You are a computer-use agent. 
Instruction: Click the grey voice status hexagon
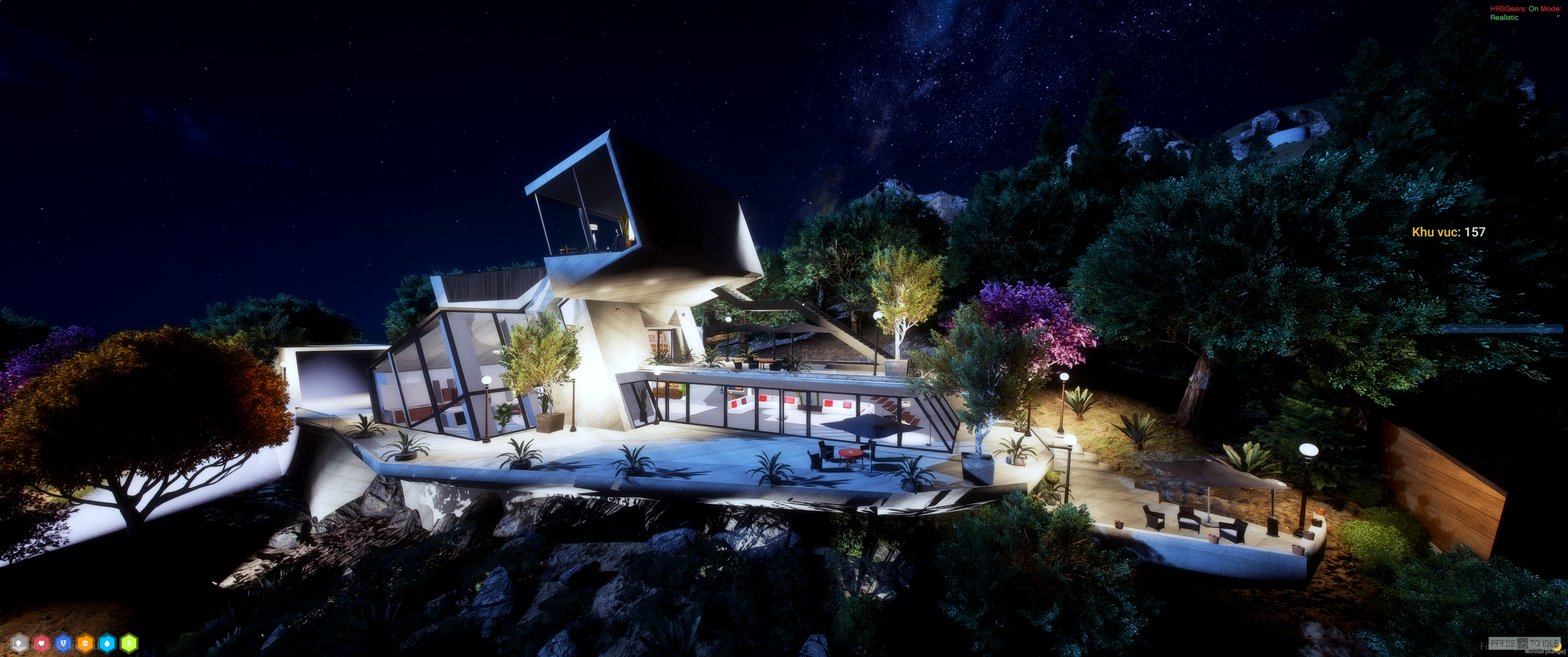19,643
